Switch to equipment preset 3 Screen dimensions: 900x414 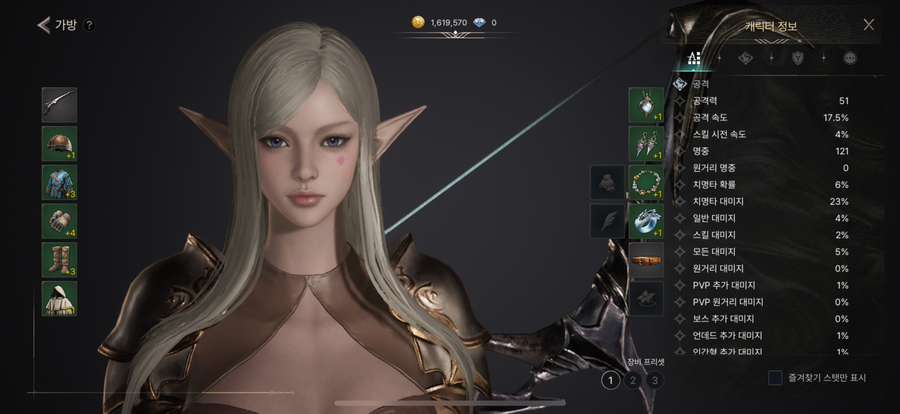coord(654,380)
